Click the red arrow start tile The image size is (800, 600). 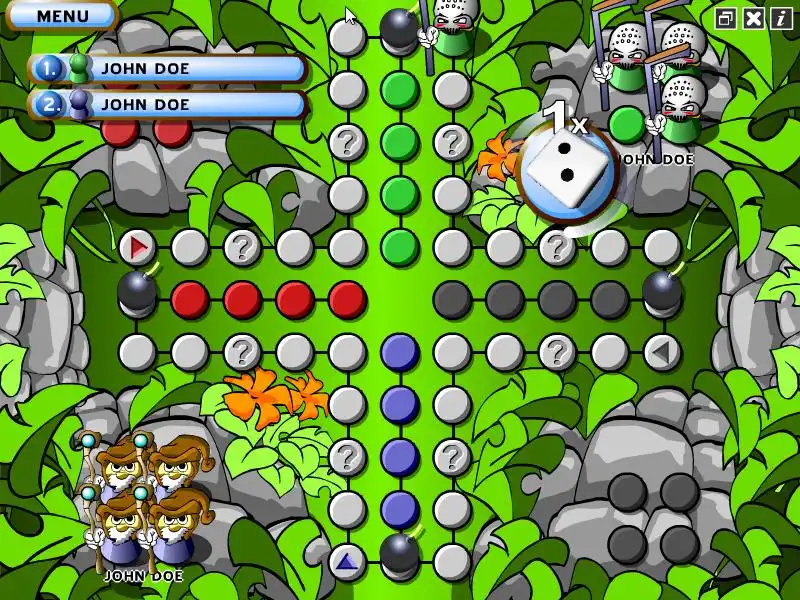point(138,246)
